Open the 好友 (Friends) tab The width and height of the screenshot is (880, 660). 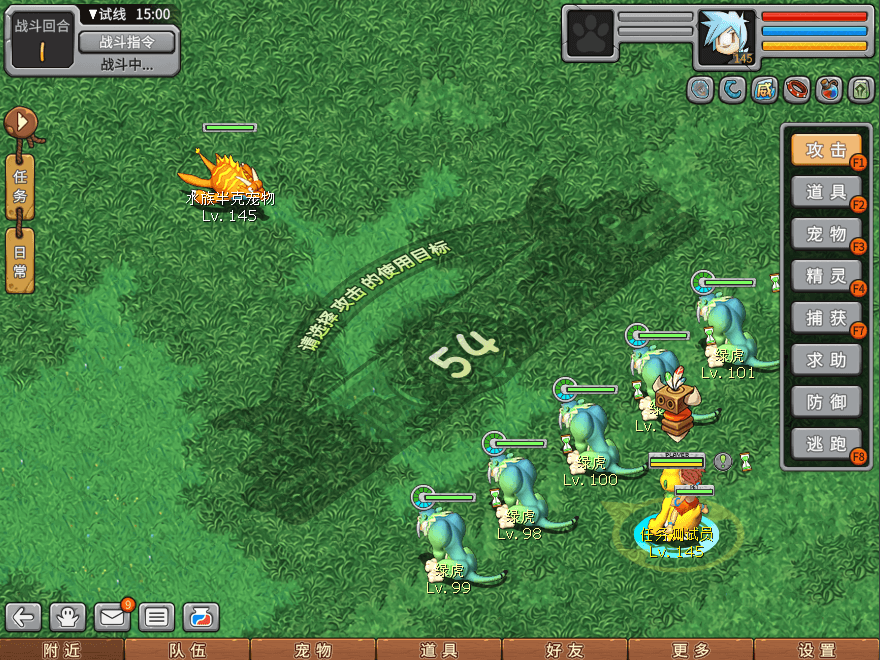565,650
